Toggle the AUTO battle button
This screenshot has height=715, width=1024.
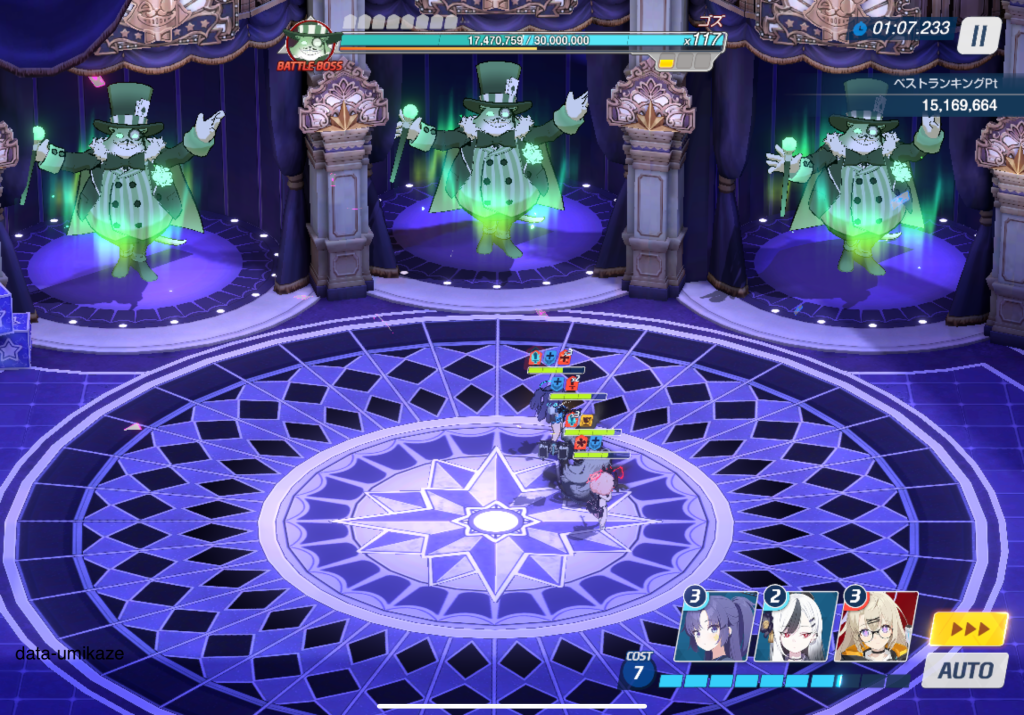click(x=965, y=669)
